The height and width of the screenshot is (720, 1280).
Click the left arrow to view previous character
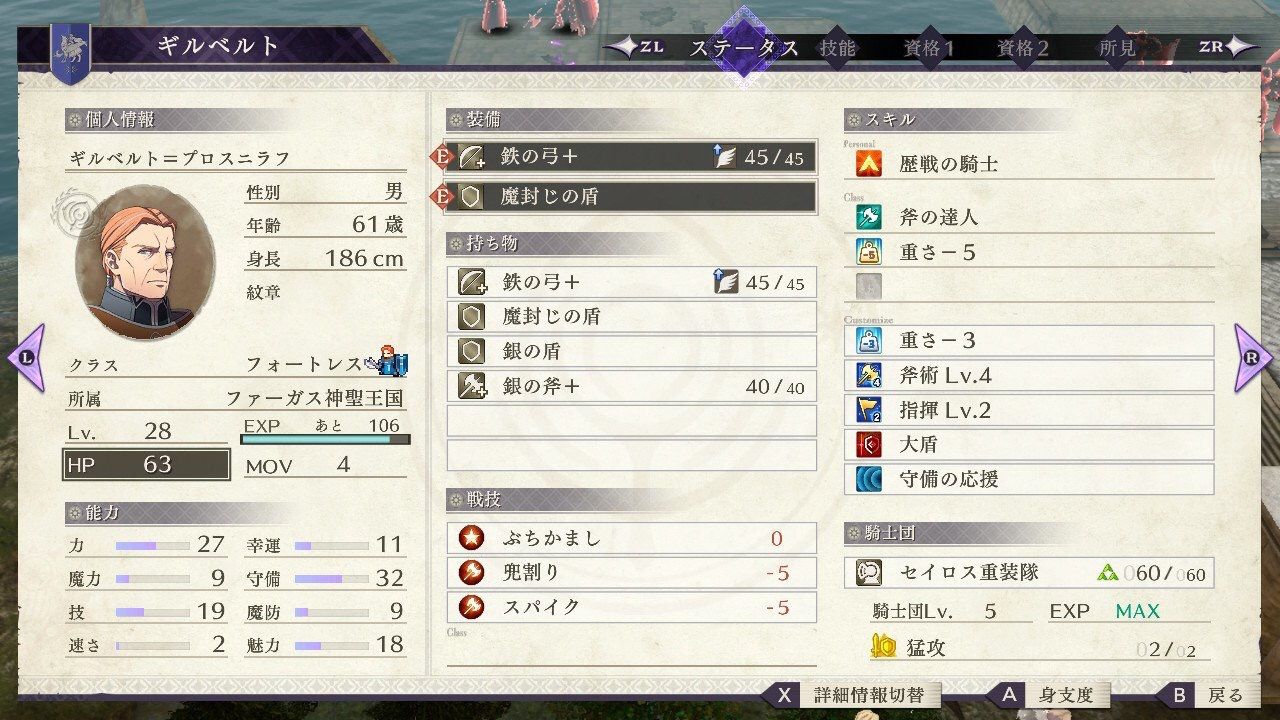point(27,360)
